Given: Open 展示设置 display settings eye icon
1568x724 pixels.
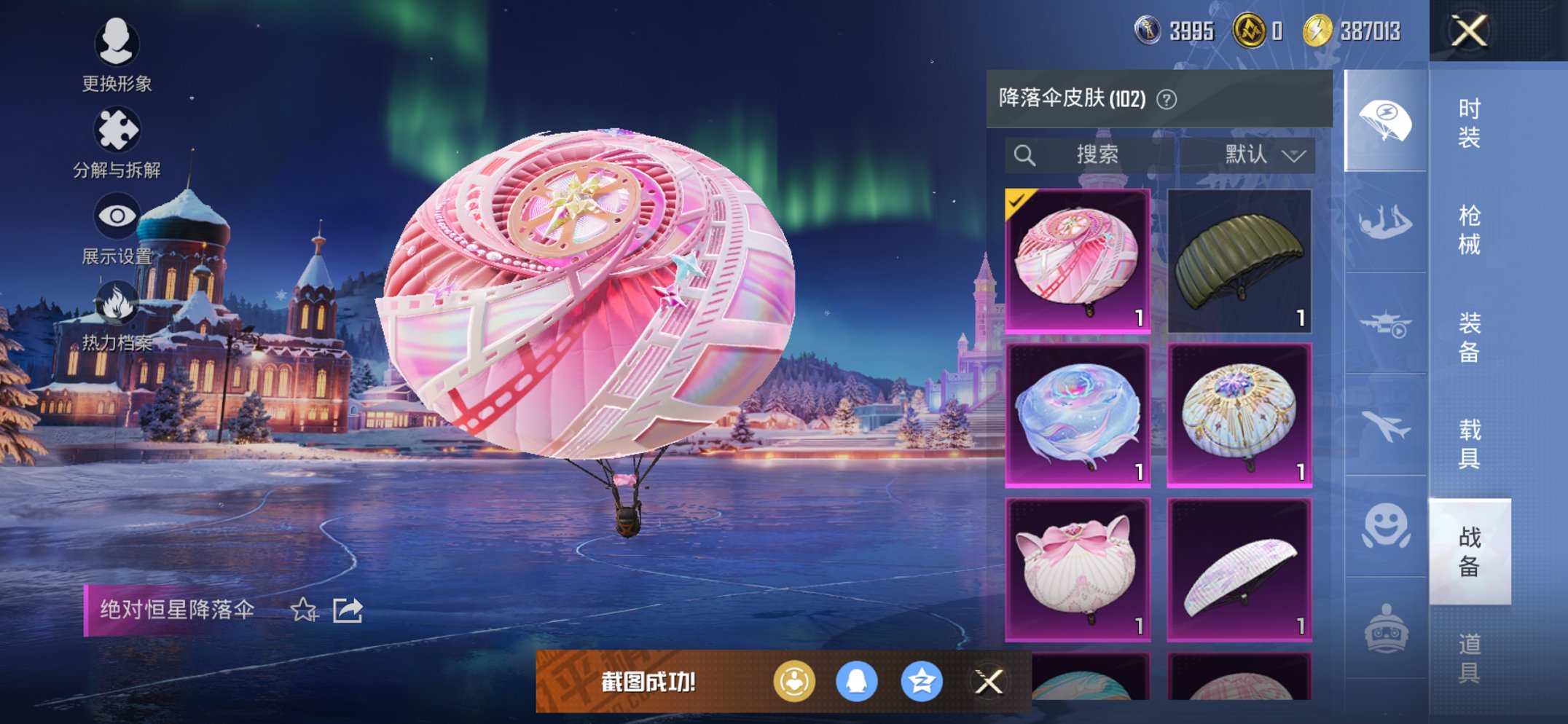Looking at the screenshot, I should click(117, 215).
